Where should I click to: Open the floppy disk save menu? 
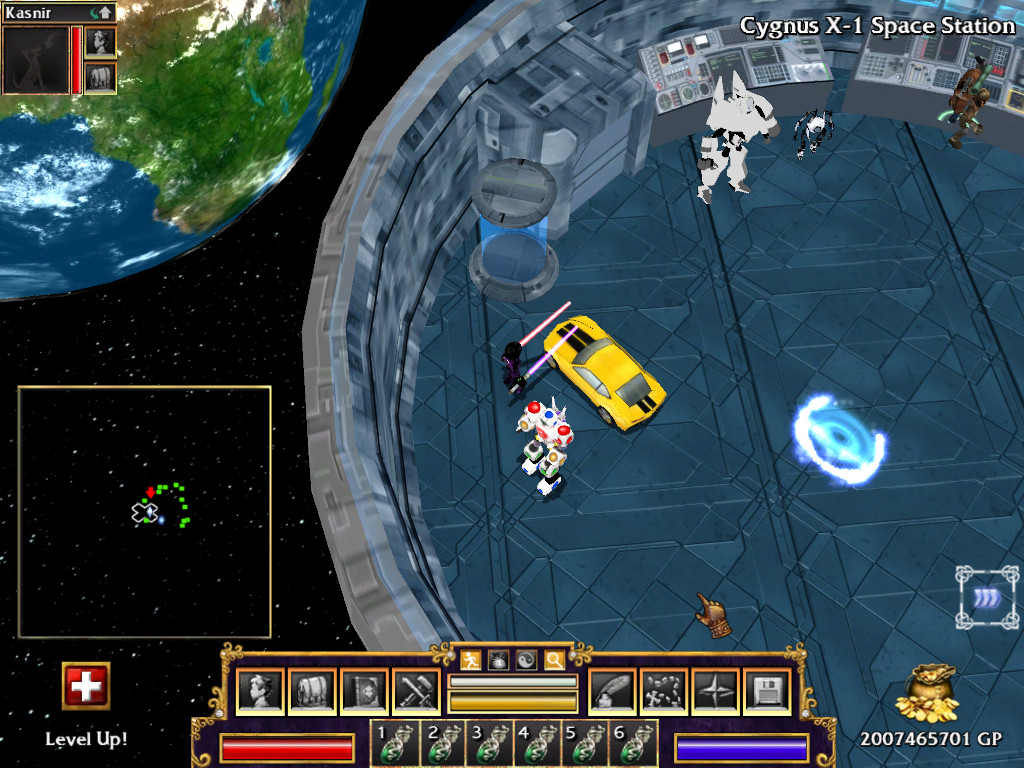coord(767,692)
